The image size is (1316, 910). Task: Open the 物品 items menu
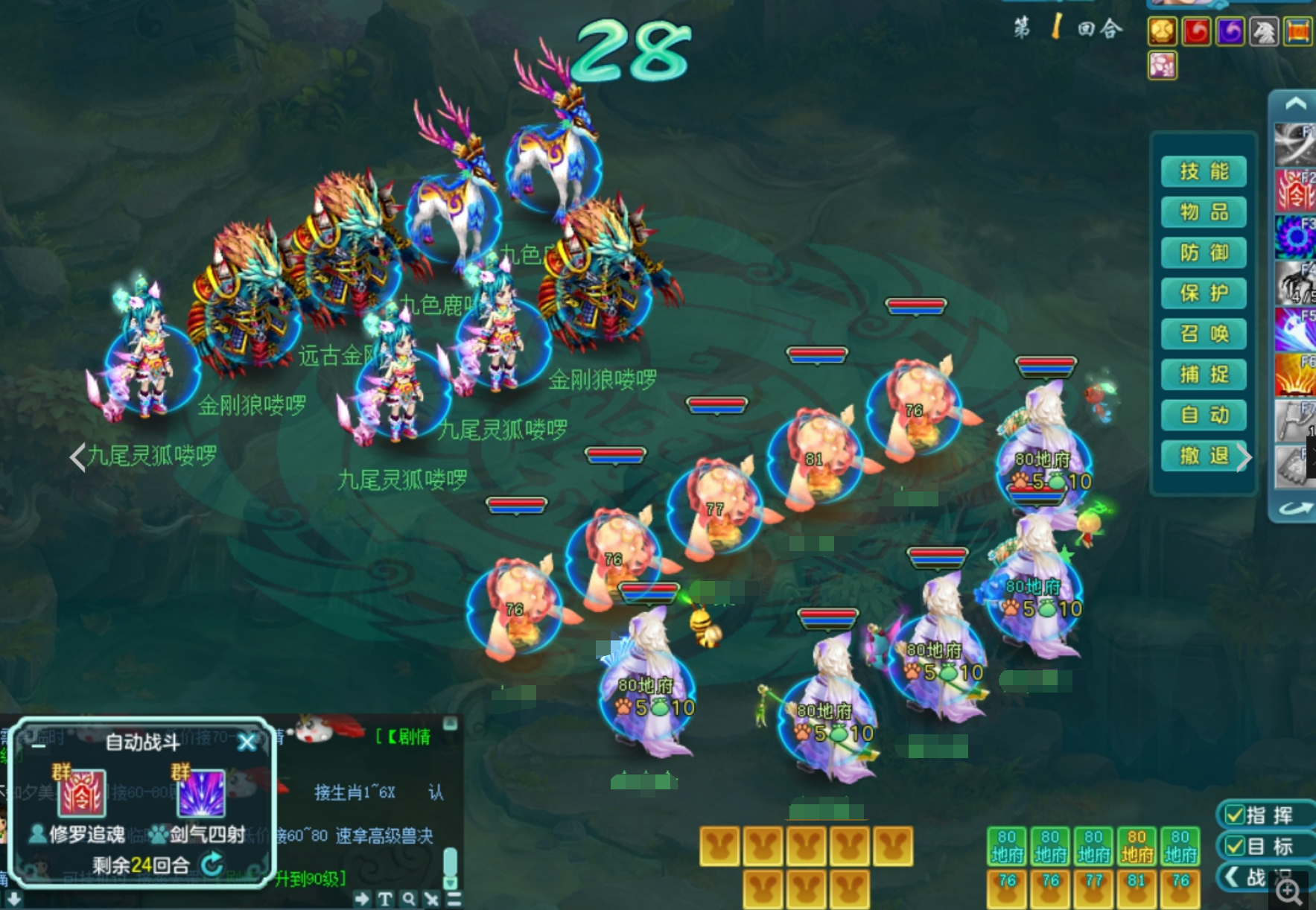click(1204, 213)
